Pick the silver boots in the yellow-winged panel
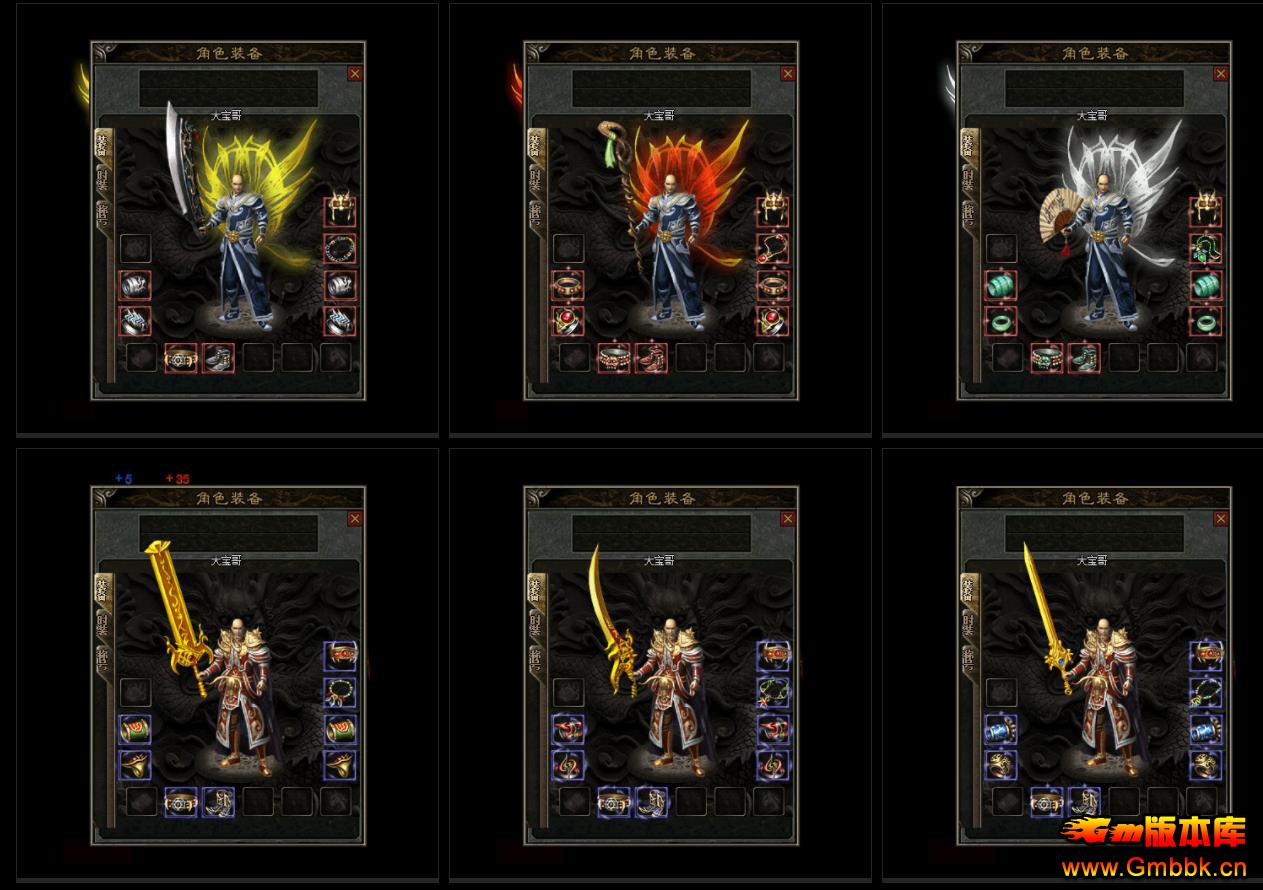 218,357
